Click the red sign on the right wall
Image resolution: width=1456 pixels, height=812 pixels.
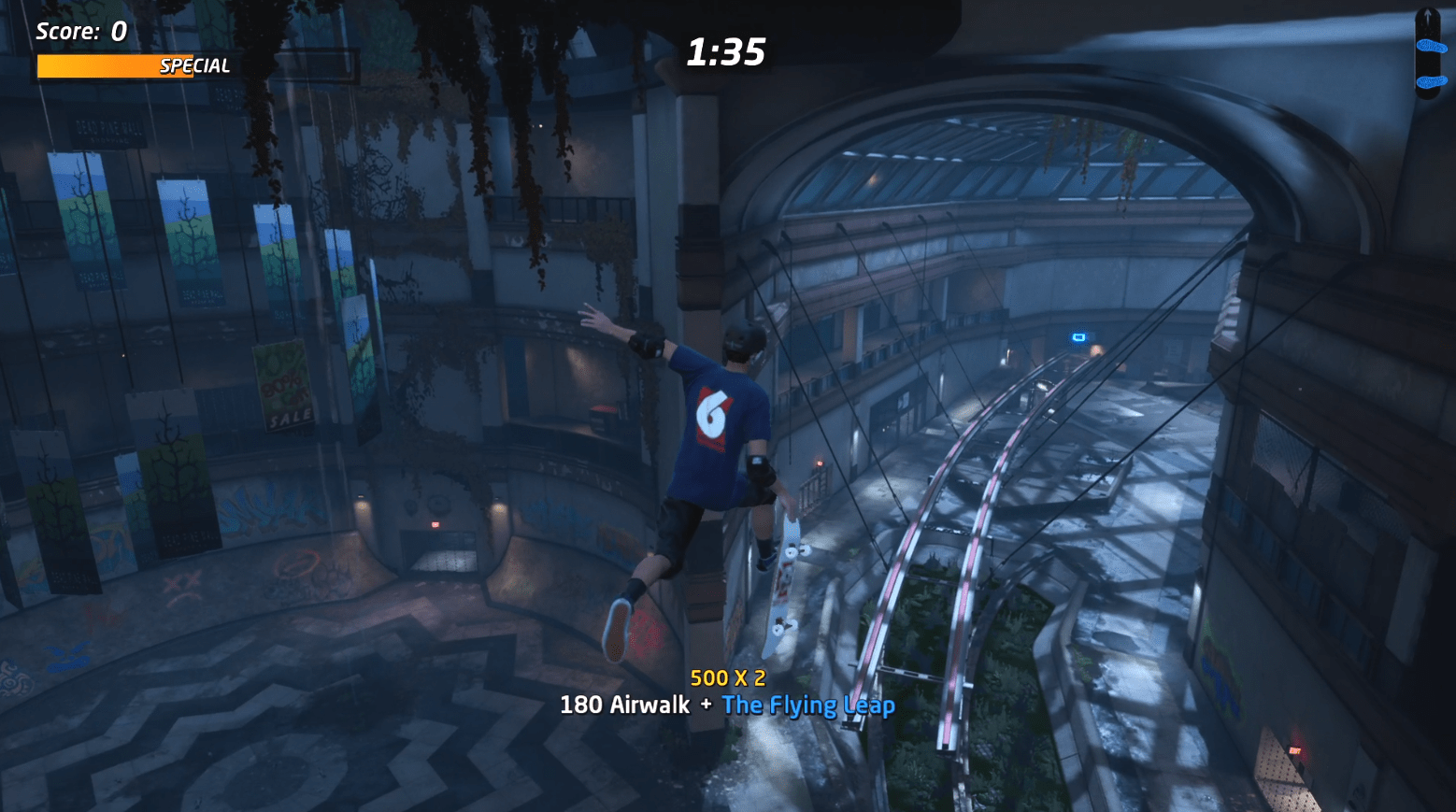point(1295,748)
